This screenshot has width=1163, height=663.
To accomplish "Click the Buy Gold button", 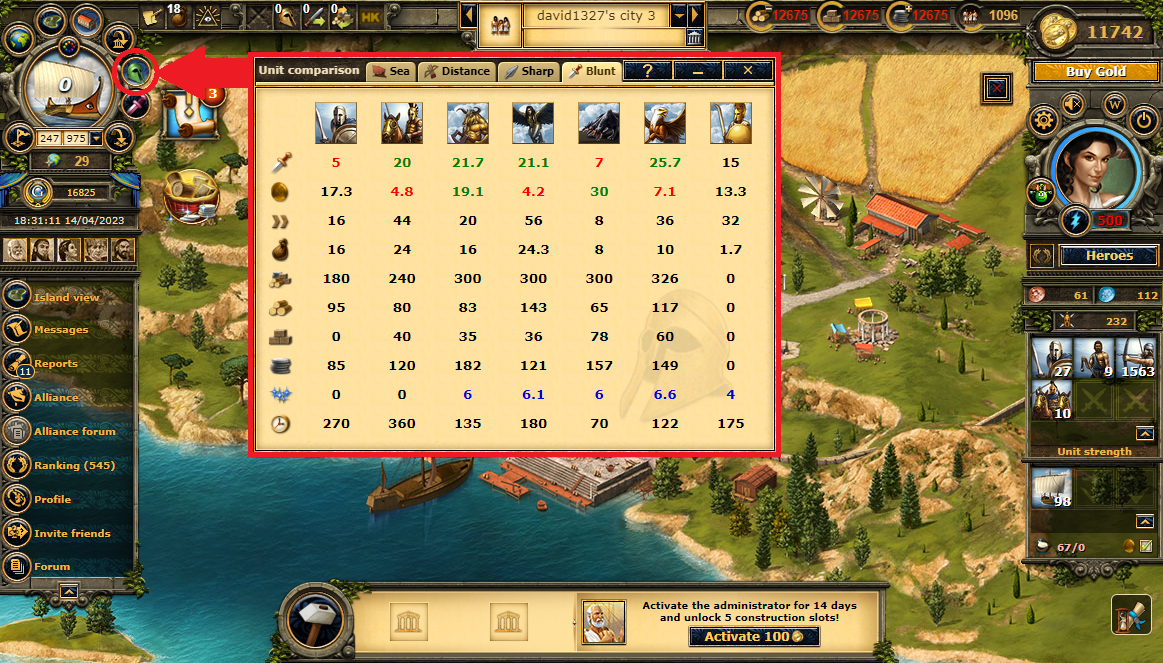I will click(x=1095, y=72).
